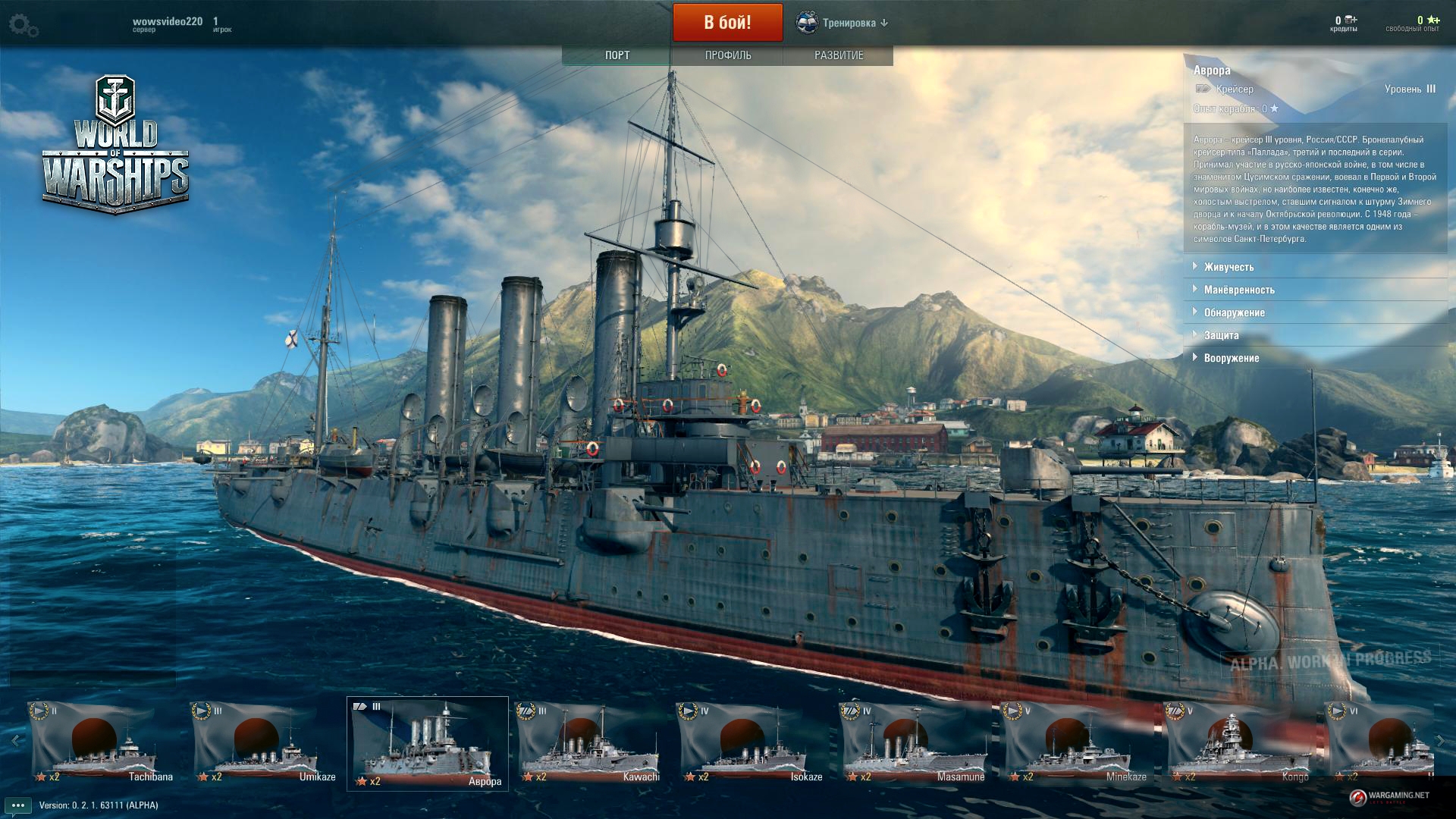Select the Isokaze ship card
The image size is (1456, 819).
coord(752,743)
